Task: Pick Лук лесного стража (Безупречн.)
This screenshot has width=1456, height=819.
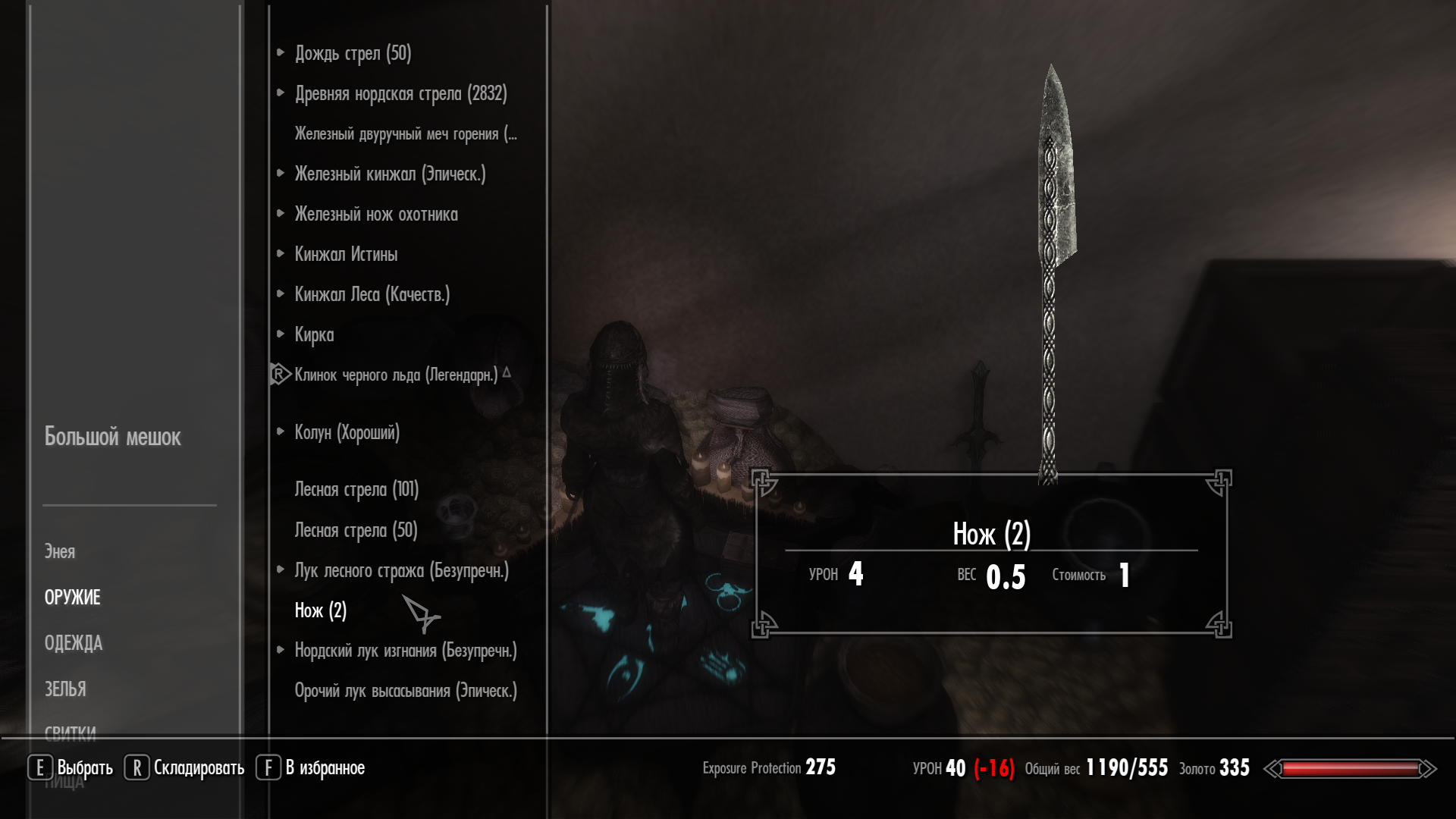Action: pyautogui.click(x=401, y=570)
